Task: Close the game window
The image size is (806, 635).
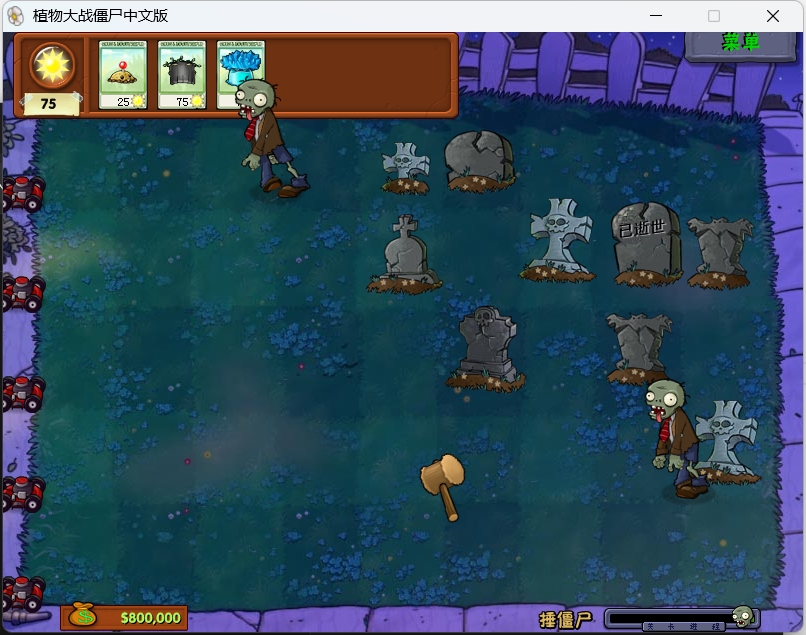Action: tap(772, 16)
